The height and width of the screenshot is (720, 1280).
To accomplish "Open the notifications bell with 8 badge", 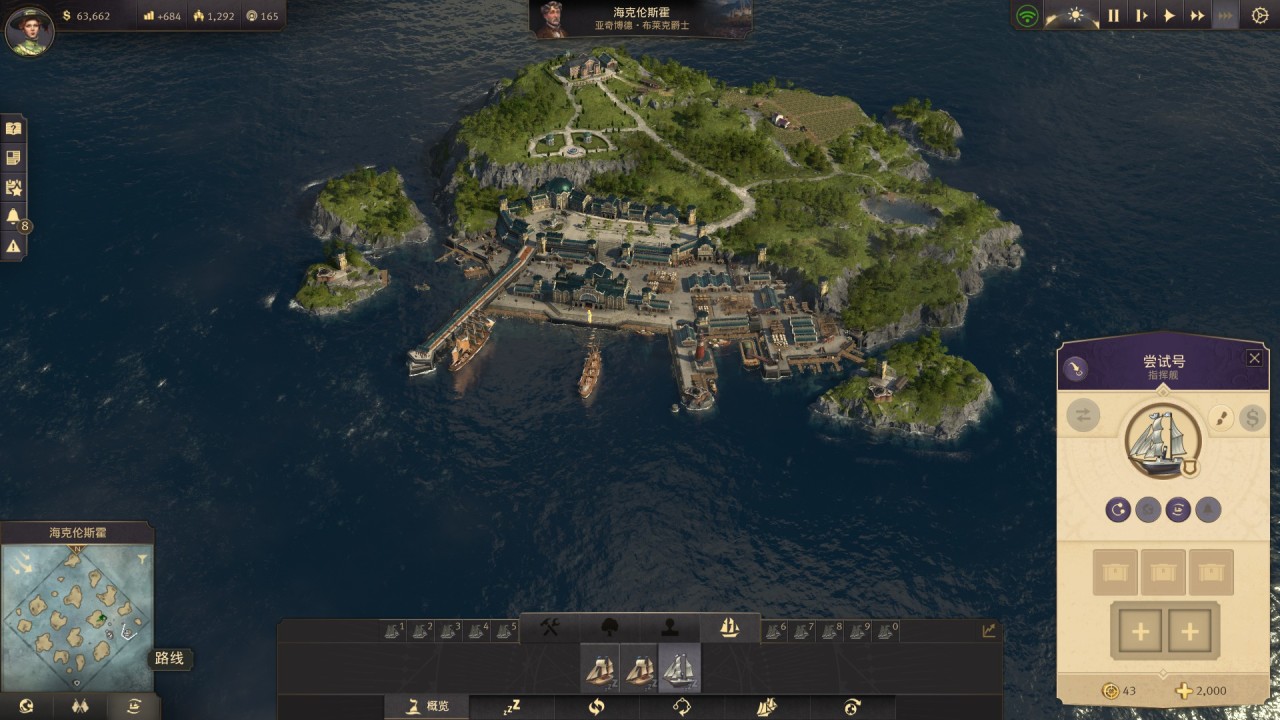I will pos(13,216).
